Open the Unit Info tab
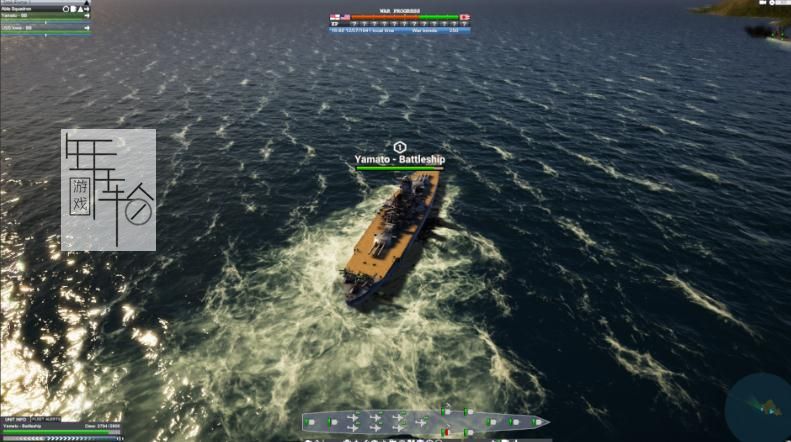 click(x=15, y=418)
